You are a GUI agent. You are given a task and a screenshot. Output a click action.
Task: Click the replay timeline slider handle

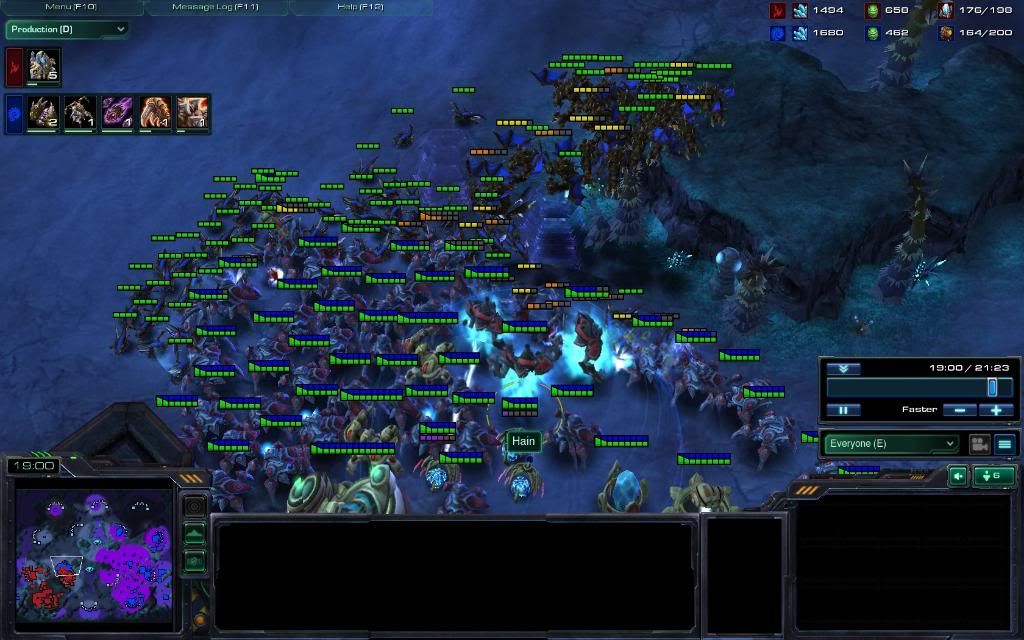(x=992, y=387)
